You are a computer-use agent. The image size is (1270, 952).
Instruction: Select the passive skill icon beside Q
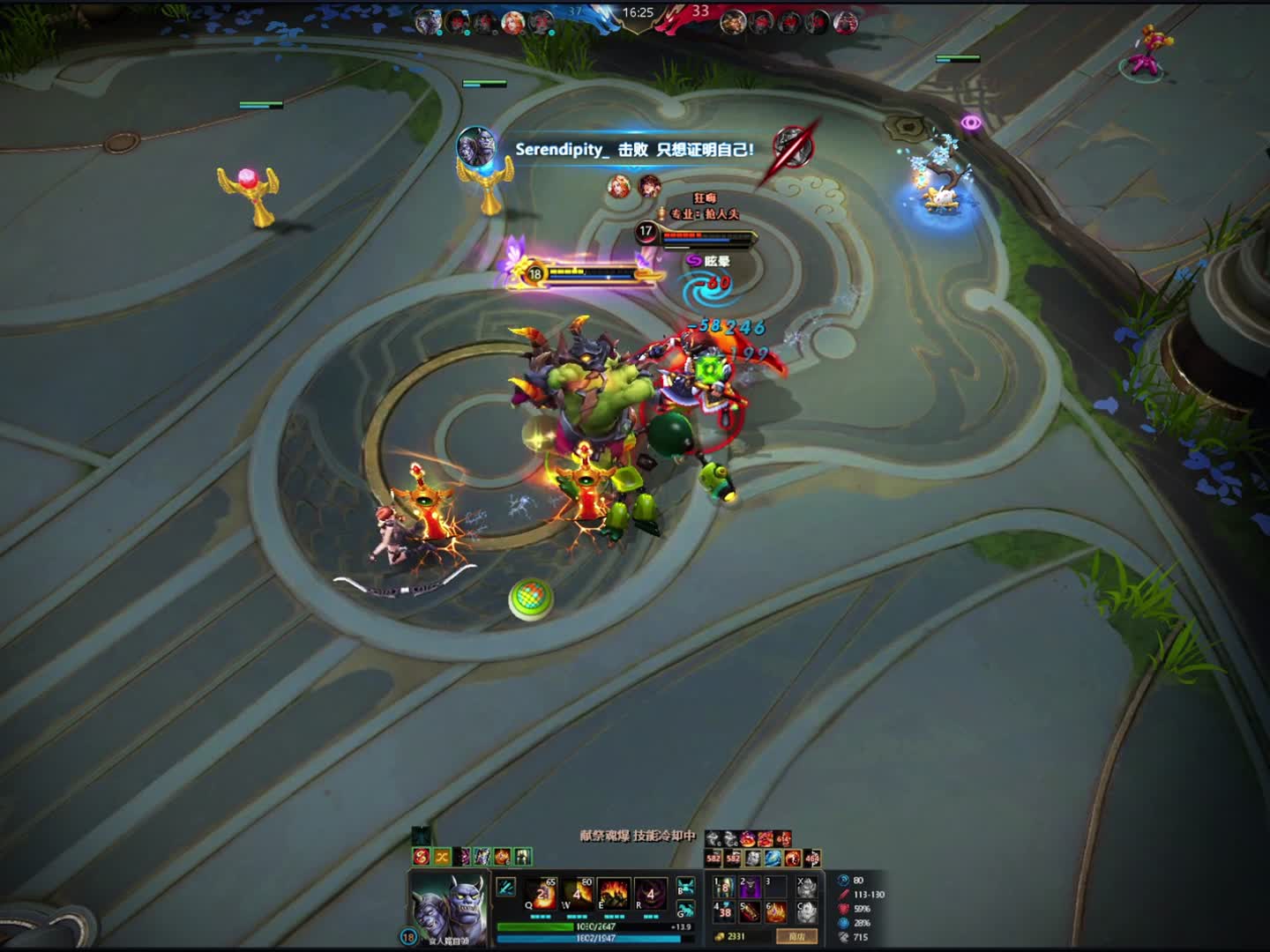506,887
